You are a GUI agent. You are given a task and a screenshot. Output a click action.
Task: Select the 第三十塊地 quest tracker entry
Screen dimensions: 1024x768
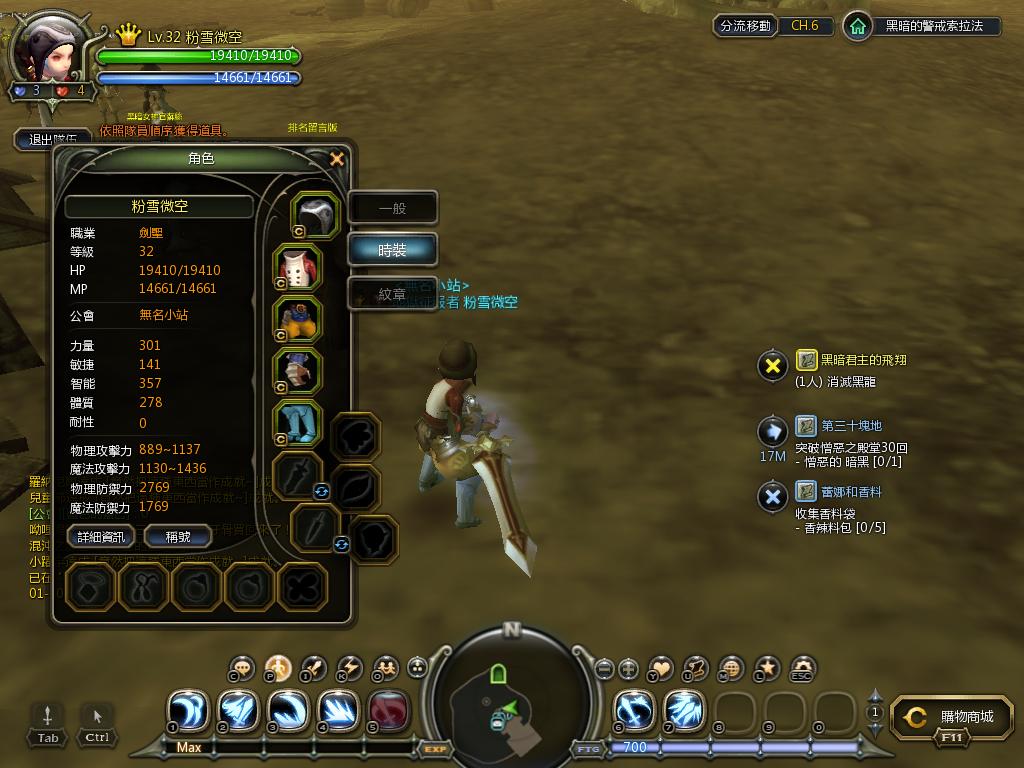[851, 426]
